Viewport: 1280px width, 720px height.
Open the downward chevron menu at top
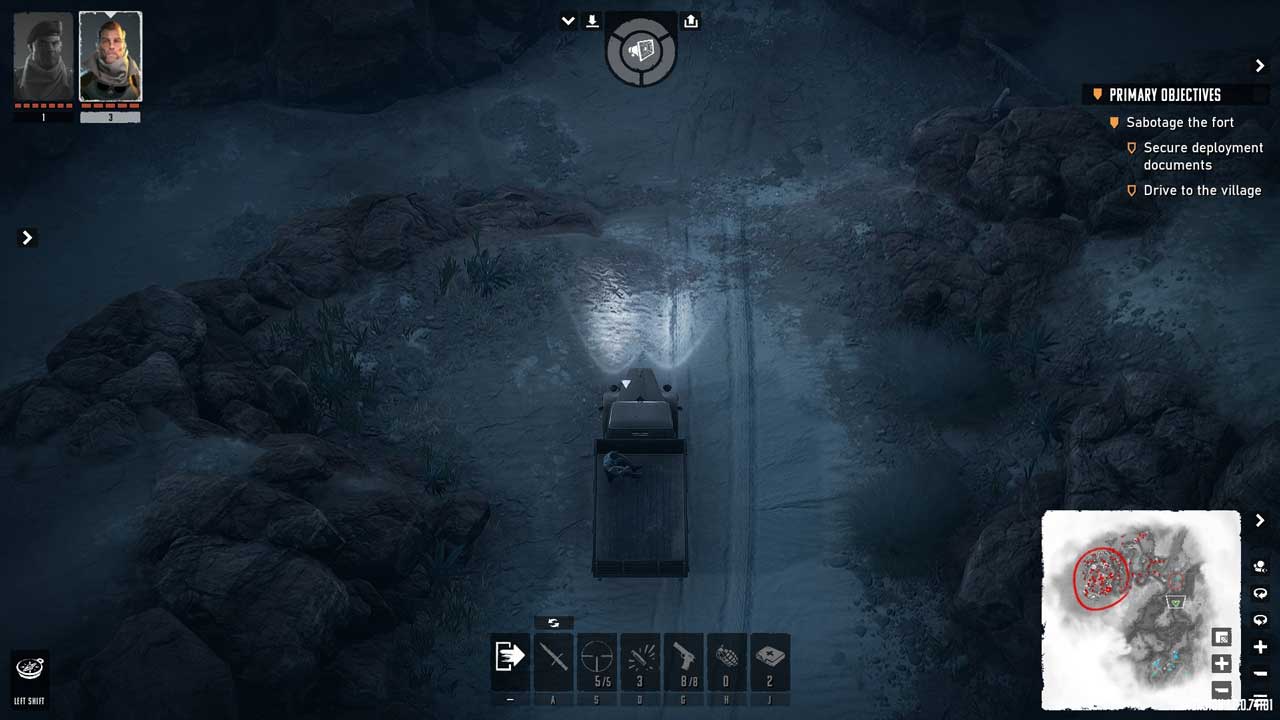pyautogui.click(x=568, y=21)
